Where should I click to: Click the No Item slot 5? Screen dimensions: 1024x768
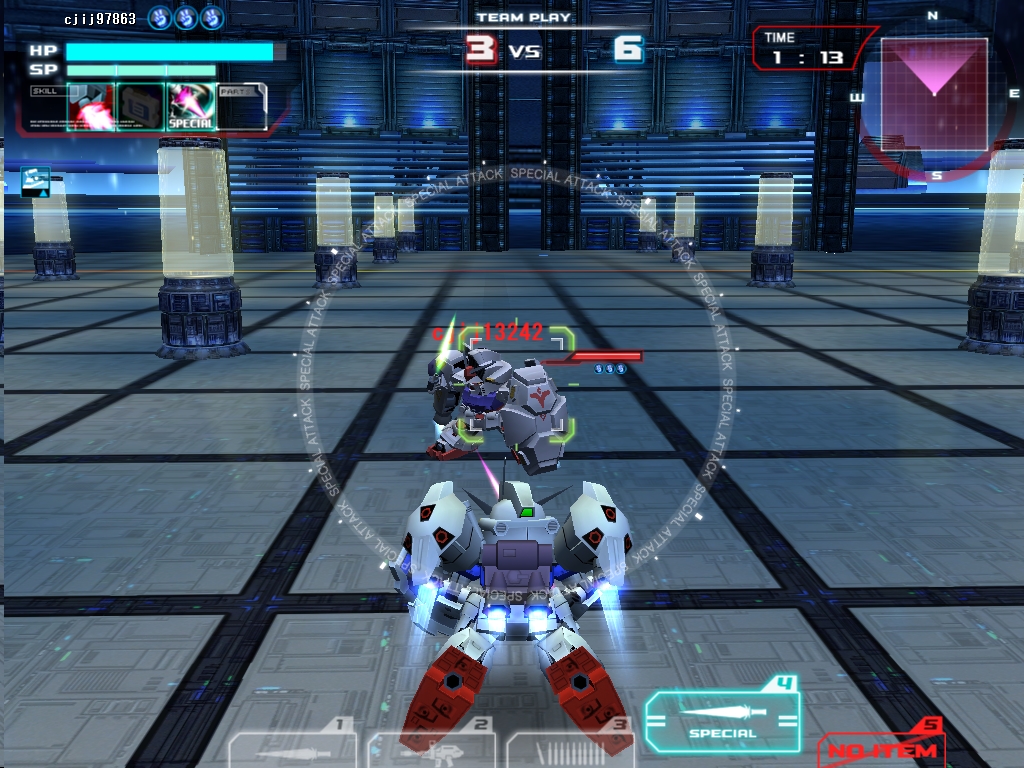point(881,746)
